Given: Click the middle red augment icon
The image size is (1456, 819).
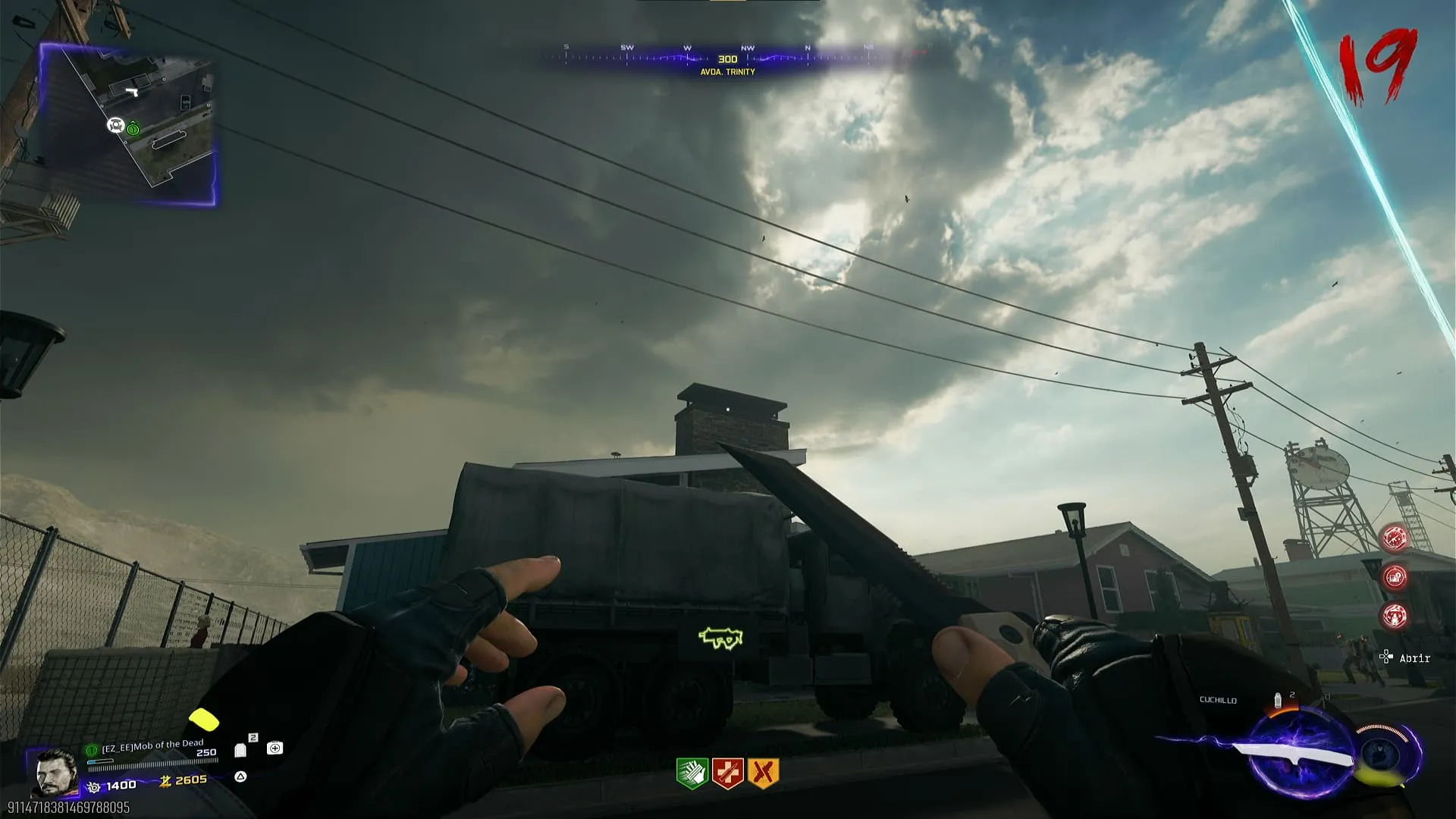Looking at the screenshot, I should [x=1395, y=577].
